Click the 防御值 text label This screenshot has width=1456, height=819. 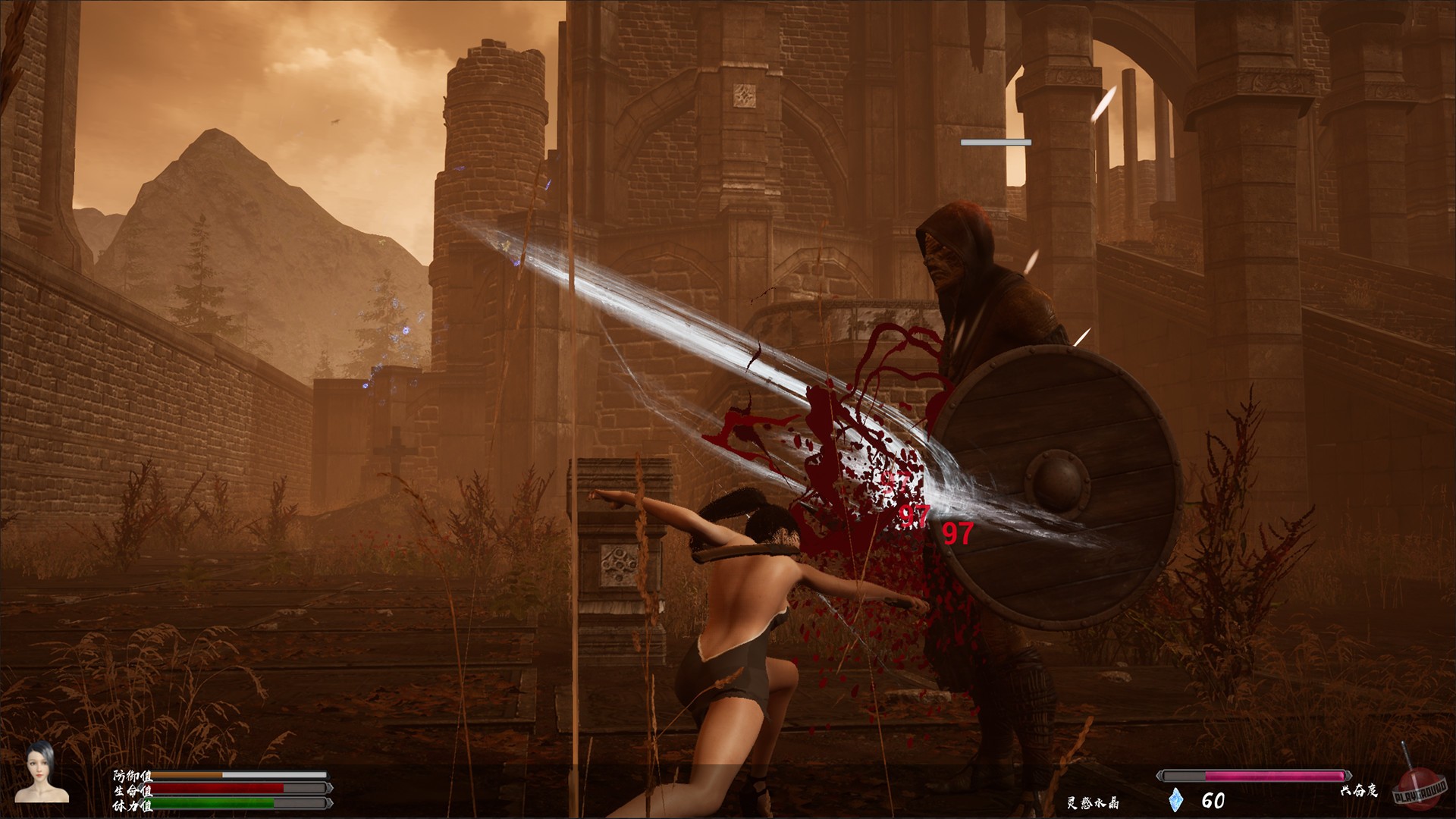click(x=132, y=777)
